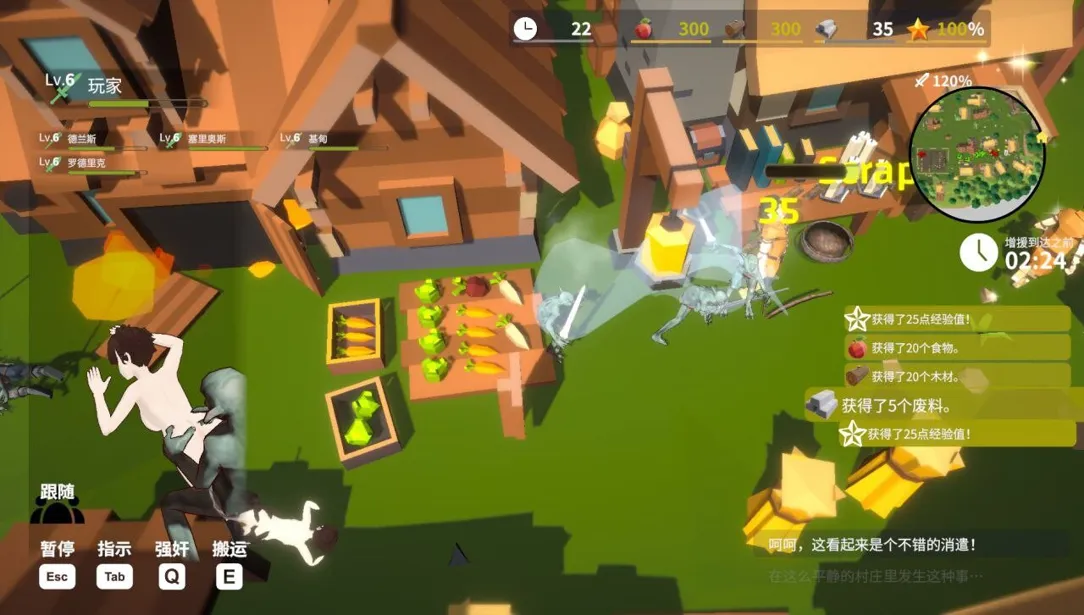Select the 跟随 follow squad icon
This screenshot has height=615, width=1084.
[57, 506]
